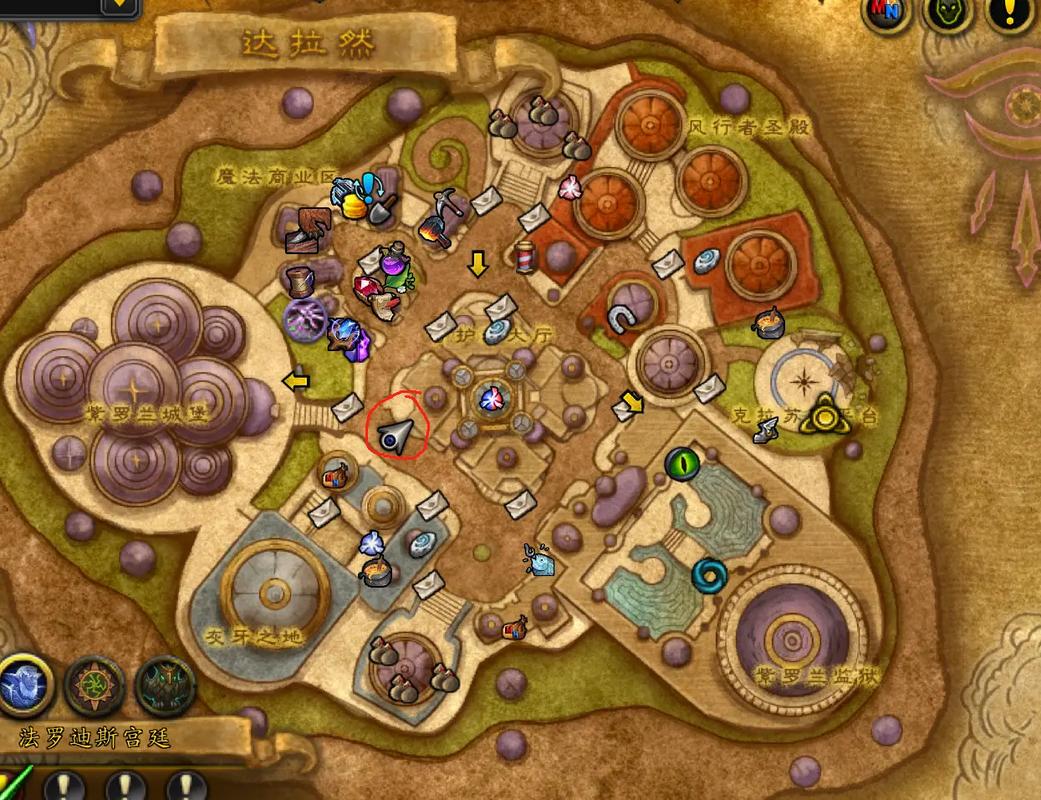The image size is (1041, 800).
Task: Click the thread spool tailoring marker
Action: [298, 280]
